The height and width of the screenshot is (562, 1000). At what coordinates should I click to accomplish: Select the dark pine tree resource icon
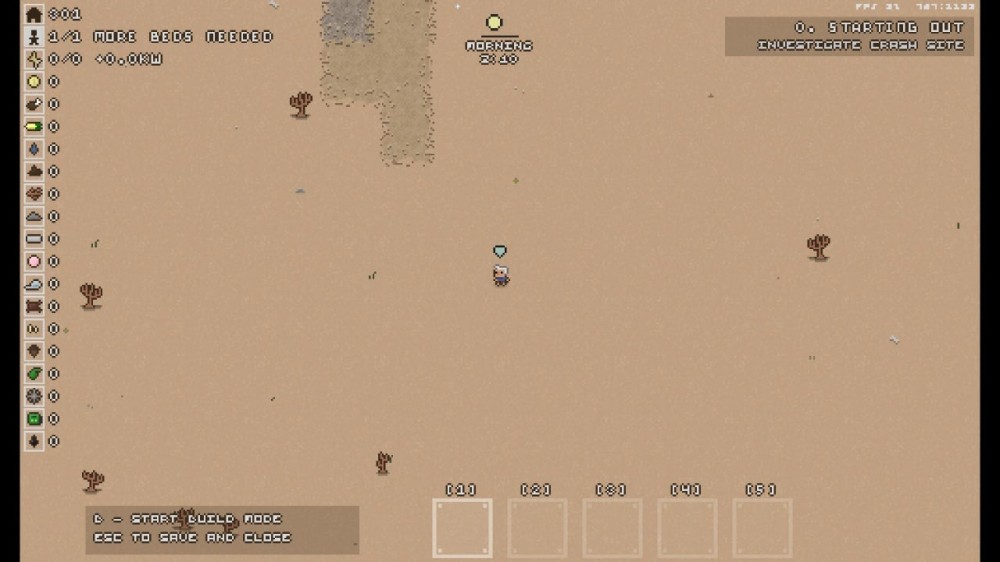[34, 441]
